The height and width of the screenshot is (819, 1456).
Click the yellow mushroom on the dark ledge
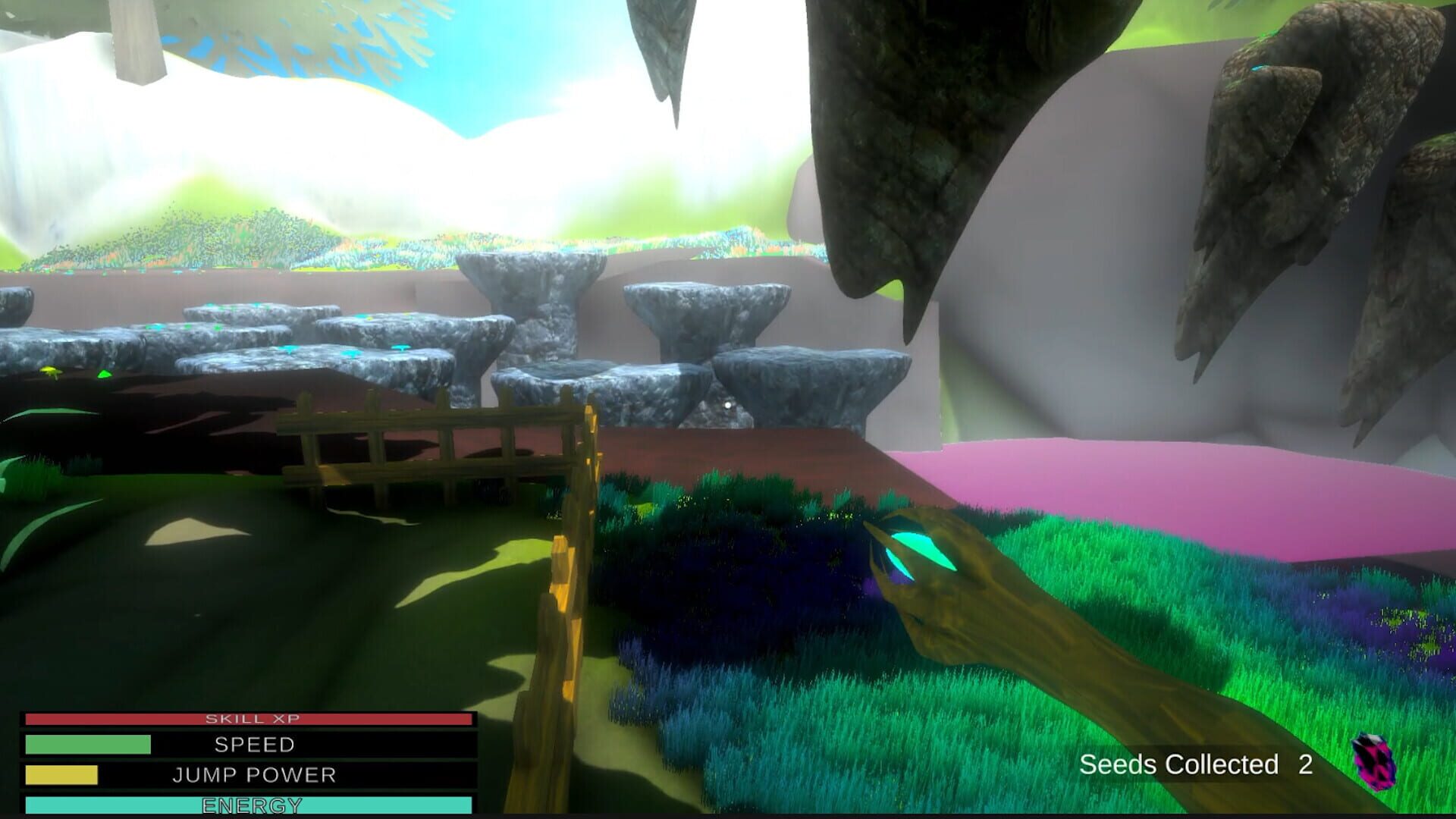pos(50,372)
